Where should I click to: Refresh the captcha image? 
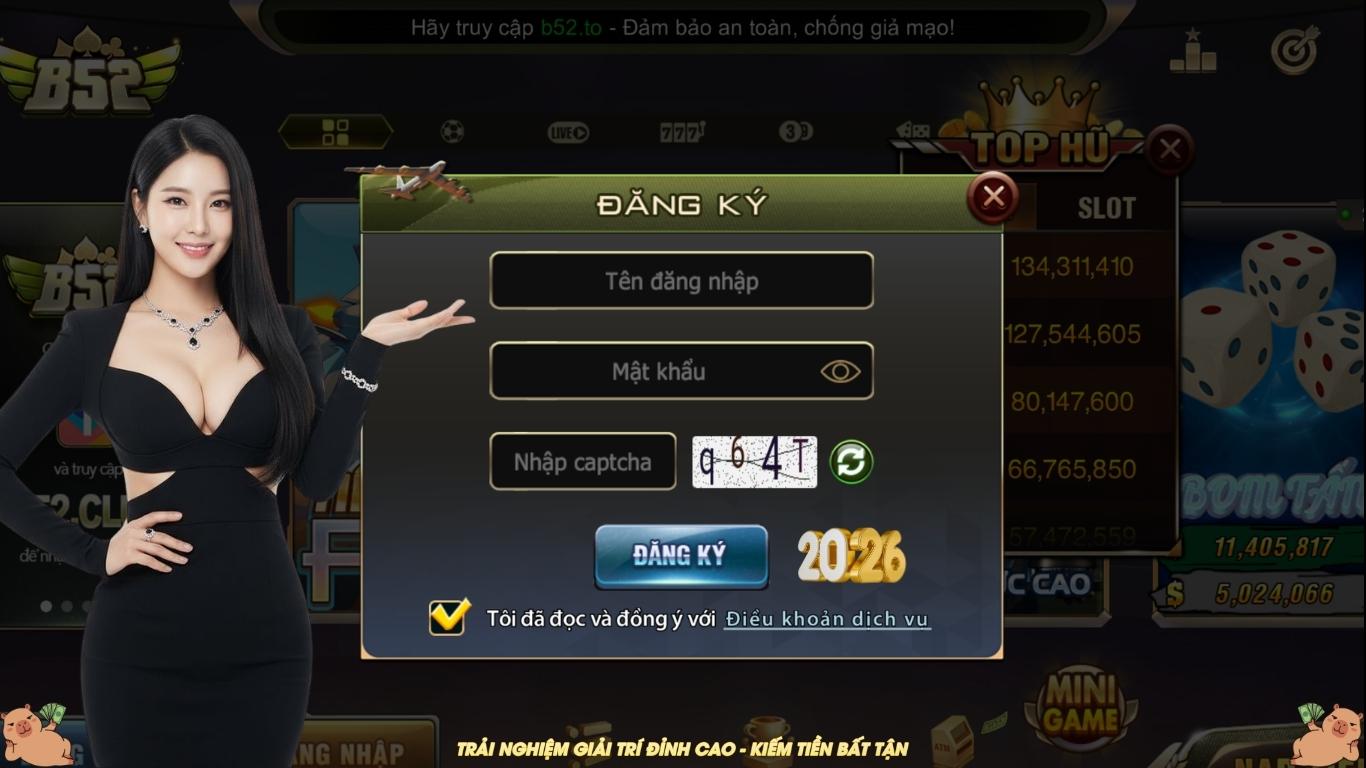click(x=853, y=461)
